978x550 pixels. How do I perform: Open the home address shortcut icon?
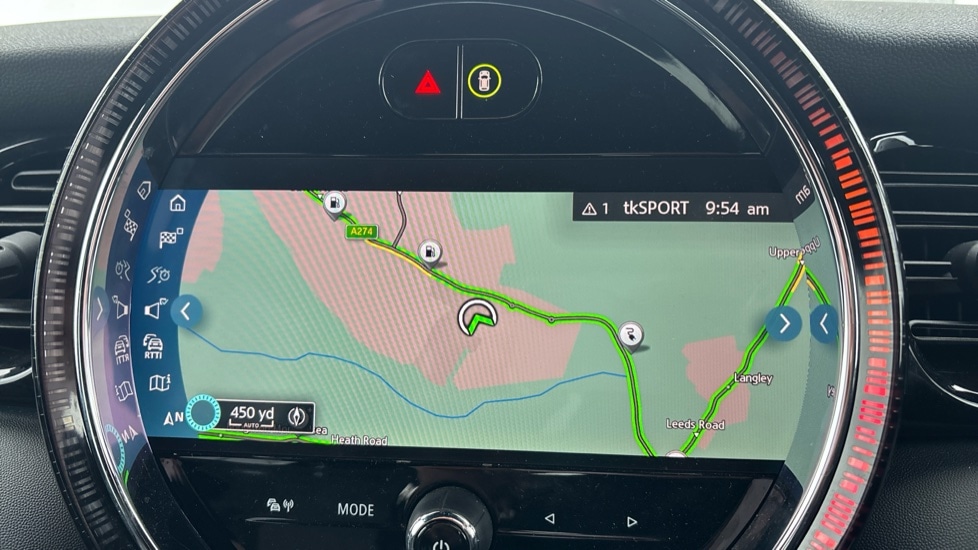tap(178, 204)
